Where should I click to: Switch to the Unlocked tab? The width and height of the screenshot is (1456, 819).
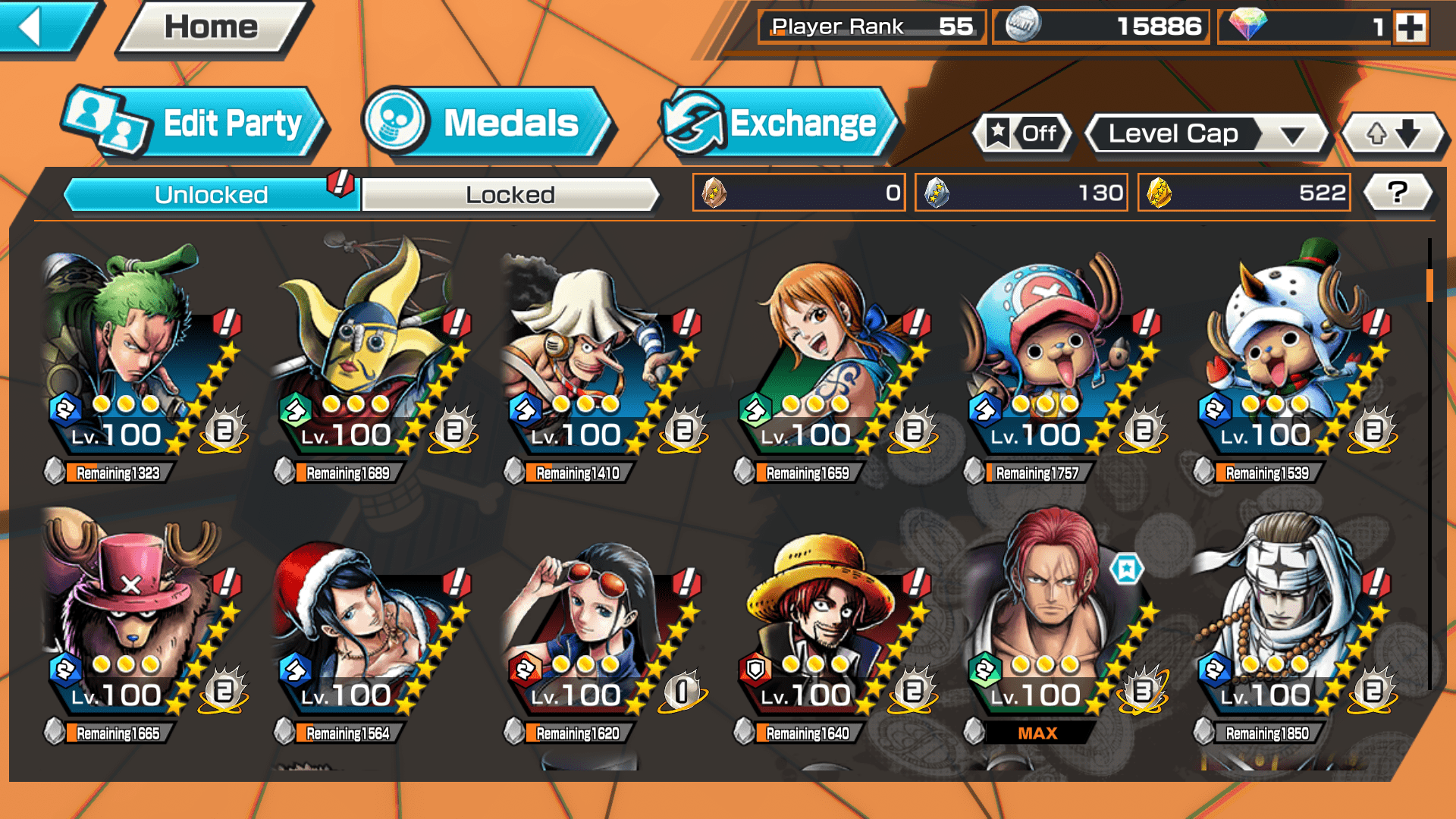pos(211,195)
